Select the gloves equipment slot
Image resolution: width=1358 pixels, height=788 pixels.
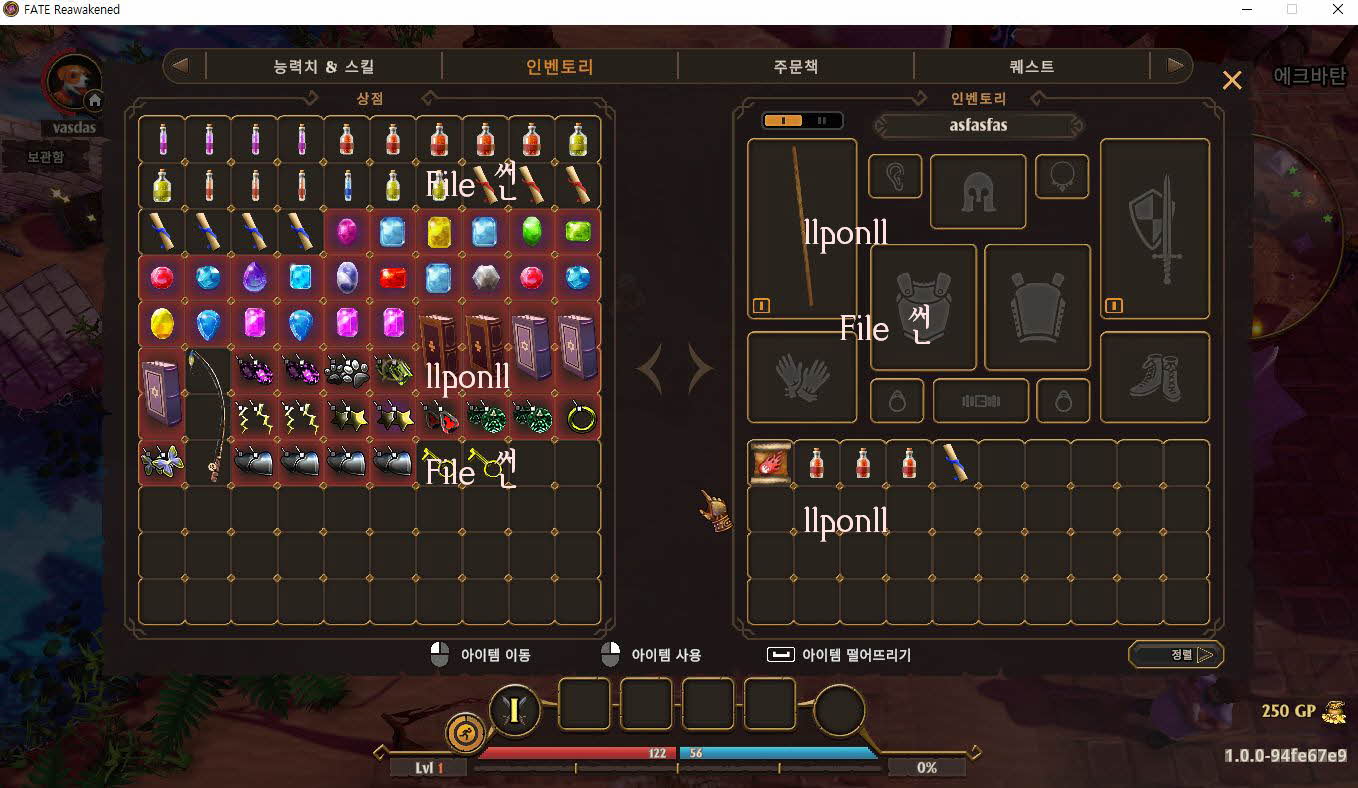(x=802, y=377)
